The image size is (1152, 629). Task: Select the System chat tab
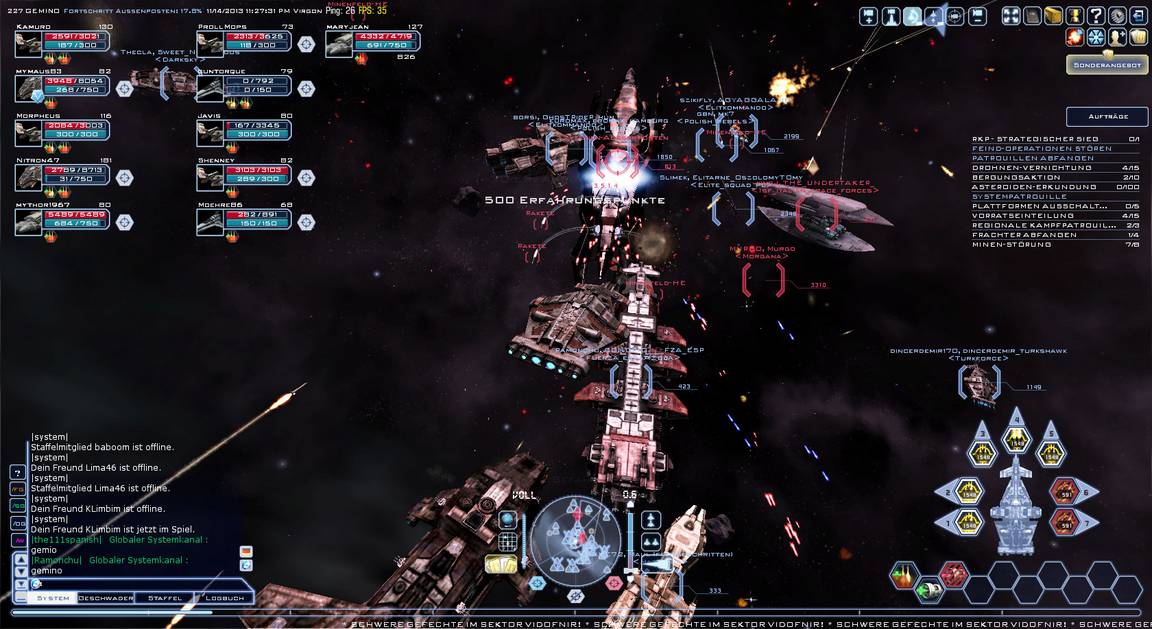point(53,598)
